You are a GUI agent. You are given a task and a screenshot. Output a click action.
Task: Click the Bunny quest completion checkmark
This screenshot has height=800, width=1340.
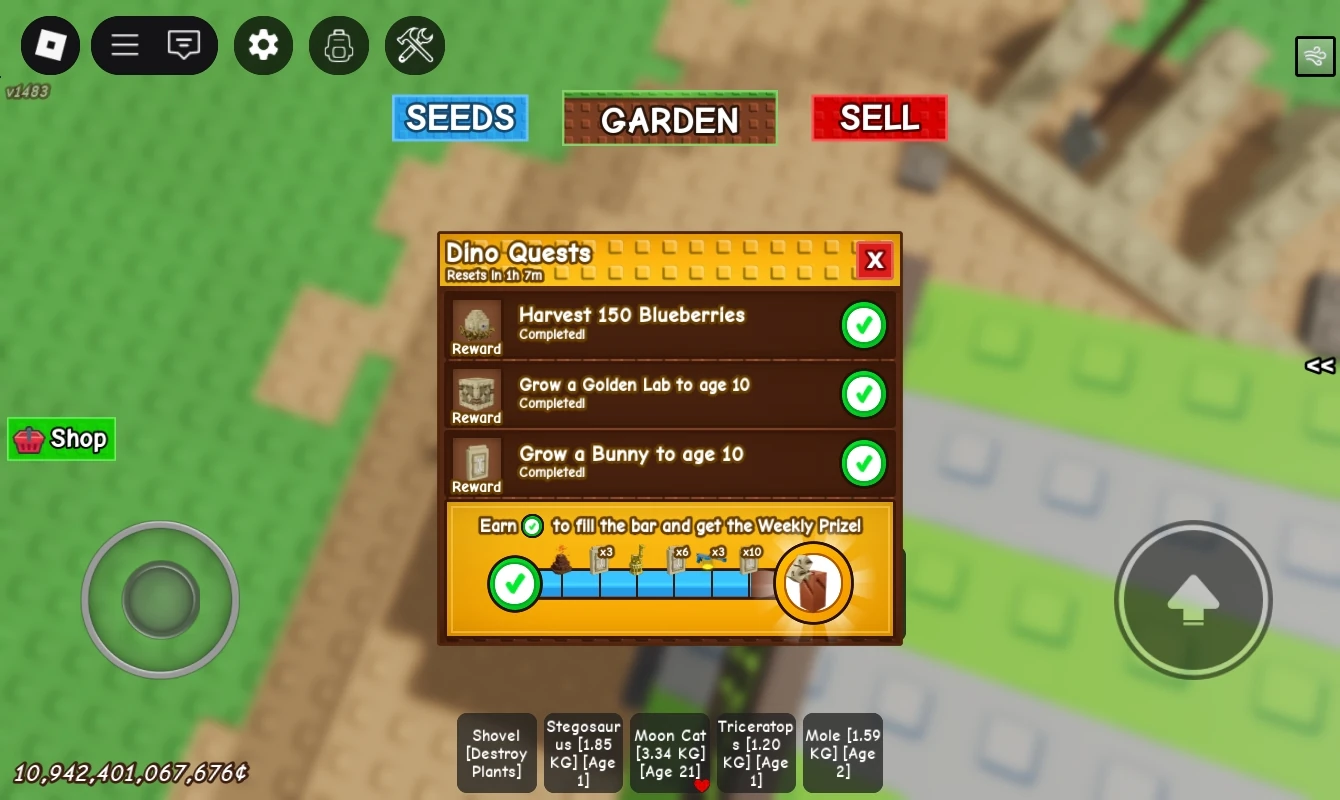(863, 463)
